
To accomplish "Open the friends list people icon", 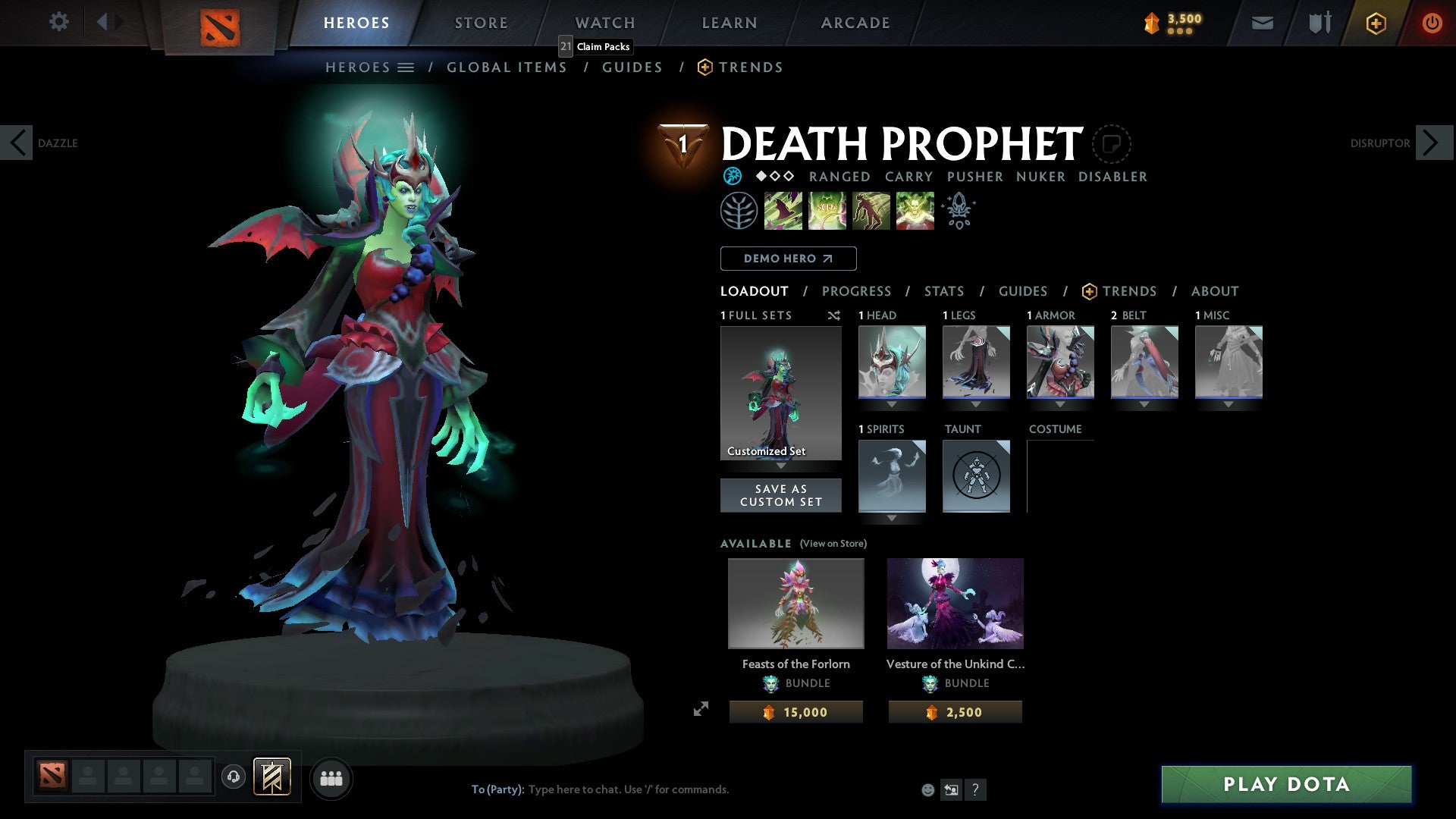I will click(x=331, y=777).
